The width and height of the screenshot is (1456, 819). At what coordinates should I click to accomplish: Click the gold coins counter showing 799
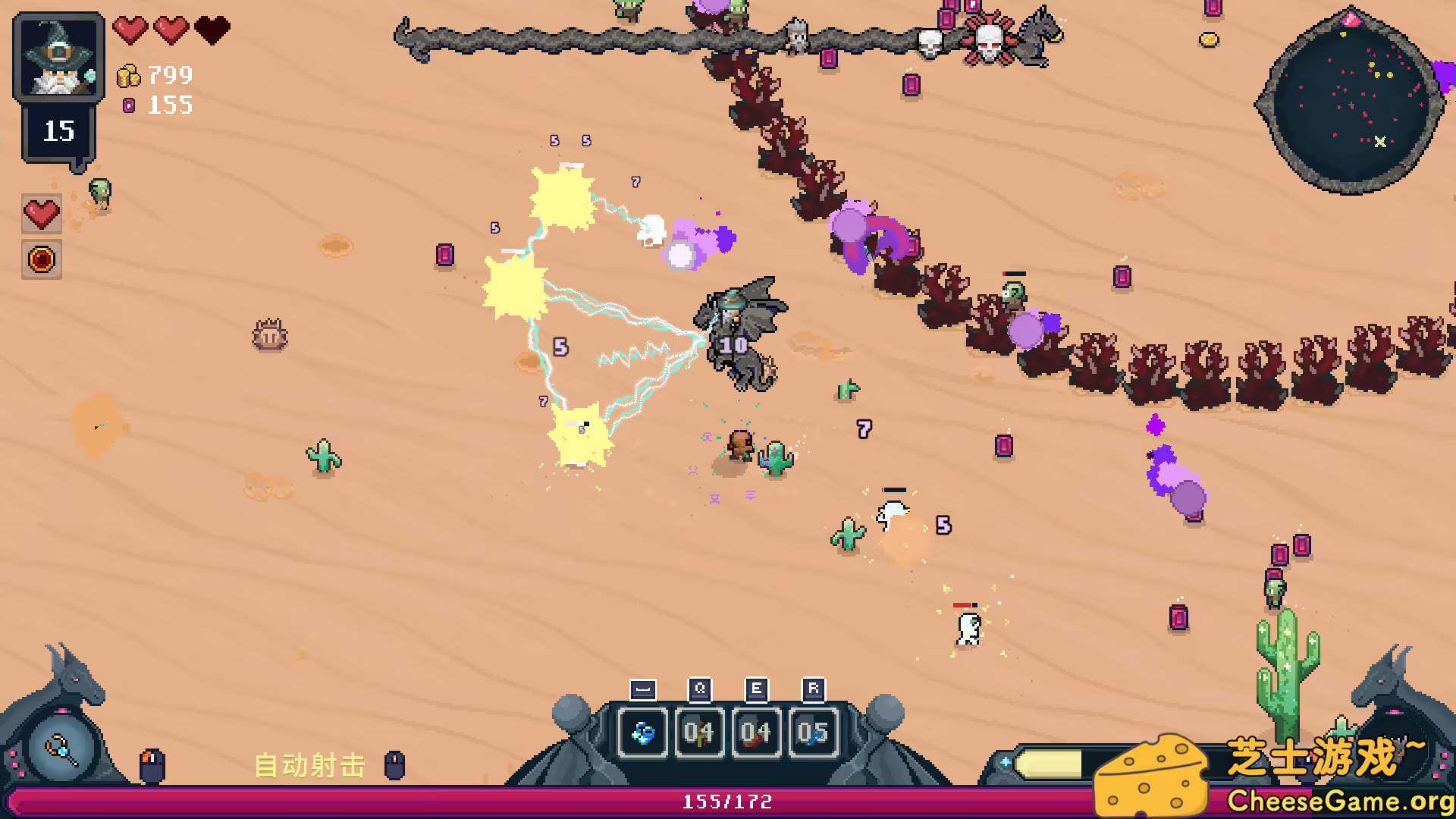[155, 76]
